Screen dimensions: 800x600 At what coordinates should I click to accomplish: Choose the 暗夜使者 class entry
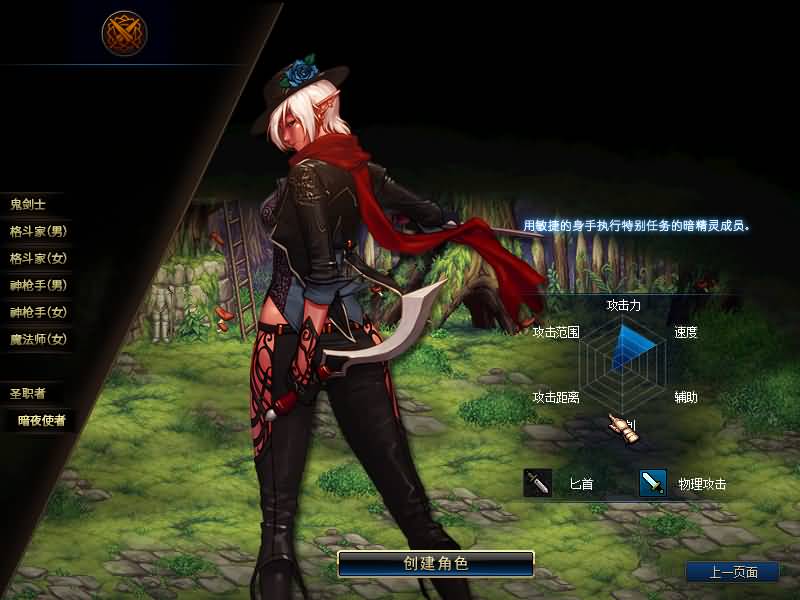pos(42,421)
